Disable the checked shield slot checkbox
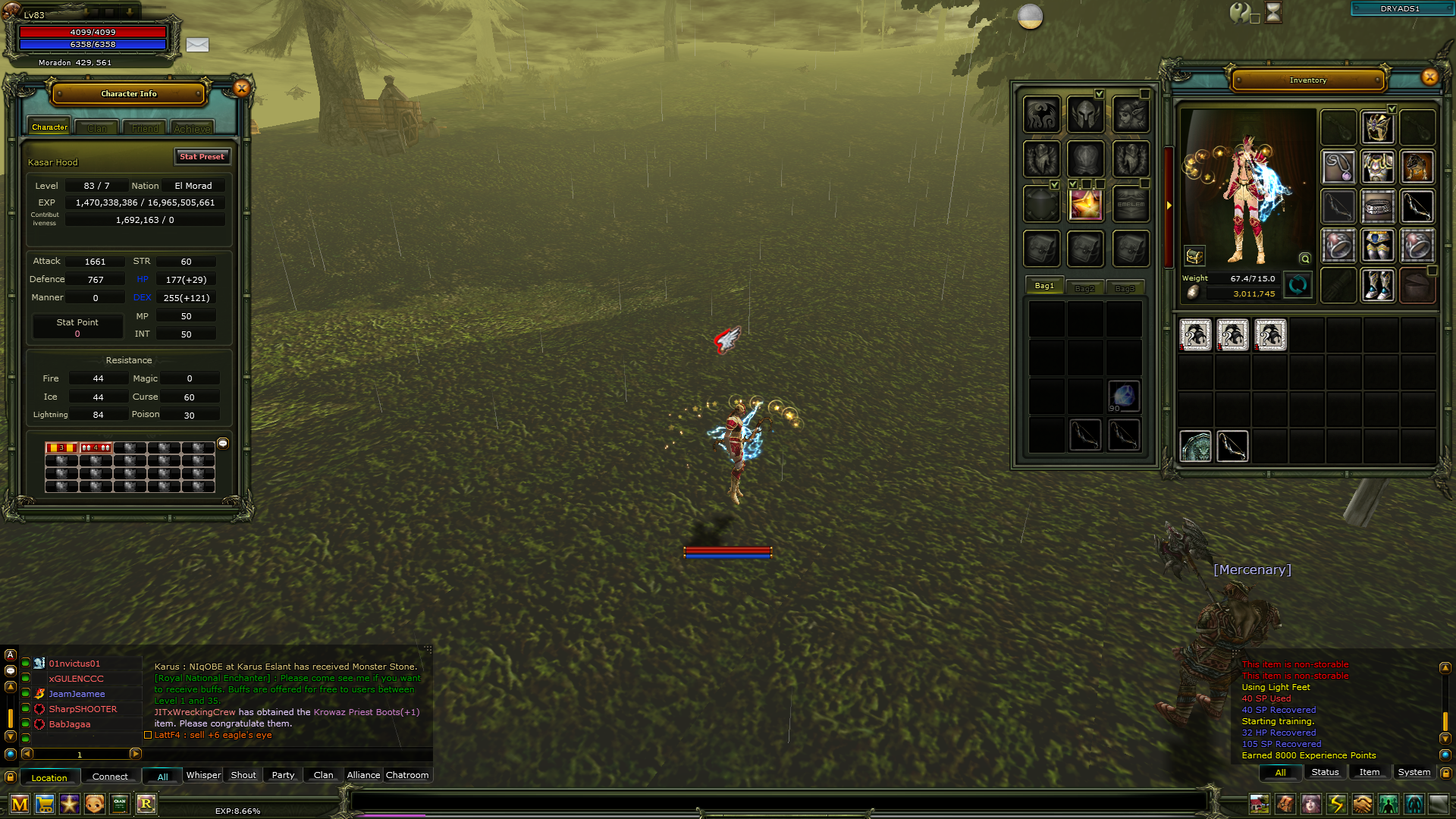This screenshot has width=1456, height=819. point(1054,184)
